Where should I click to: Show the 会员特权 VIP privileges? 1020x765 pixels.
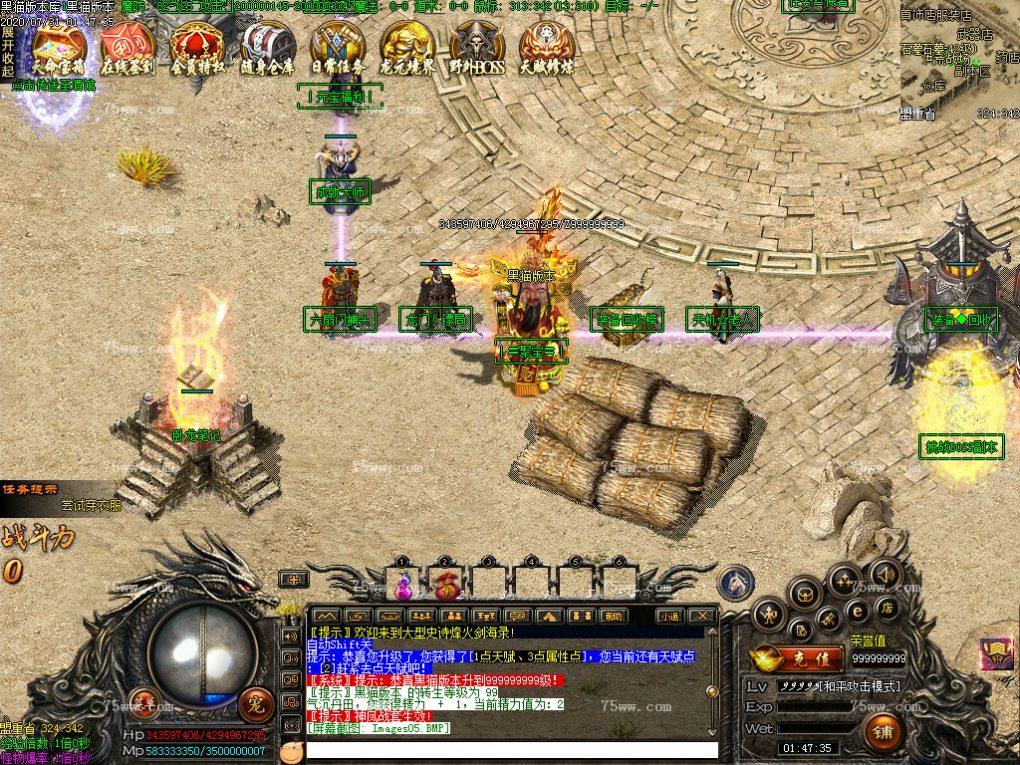197,48
